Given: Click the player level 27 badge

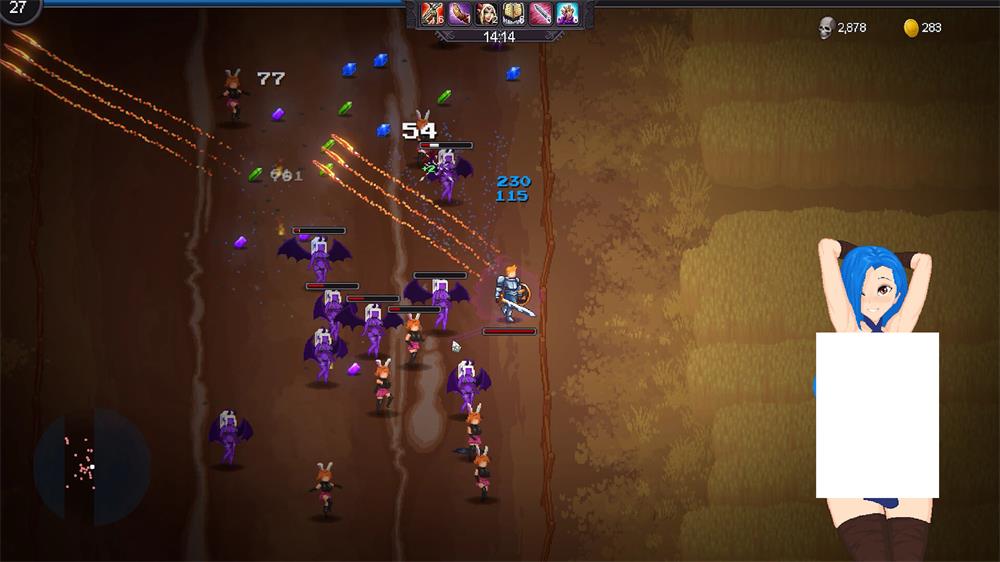Looking at the screenshot, I should tap(18, 8).
